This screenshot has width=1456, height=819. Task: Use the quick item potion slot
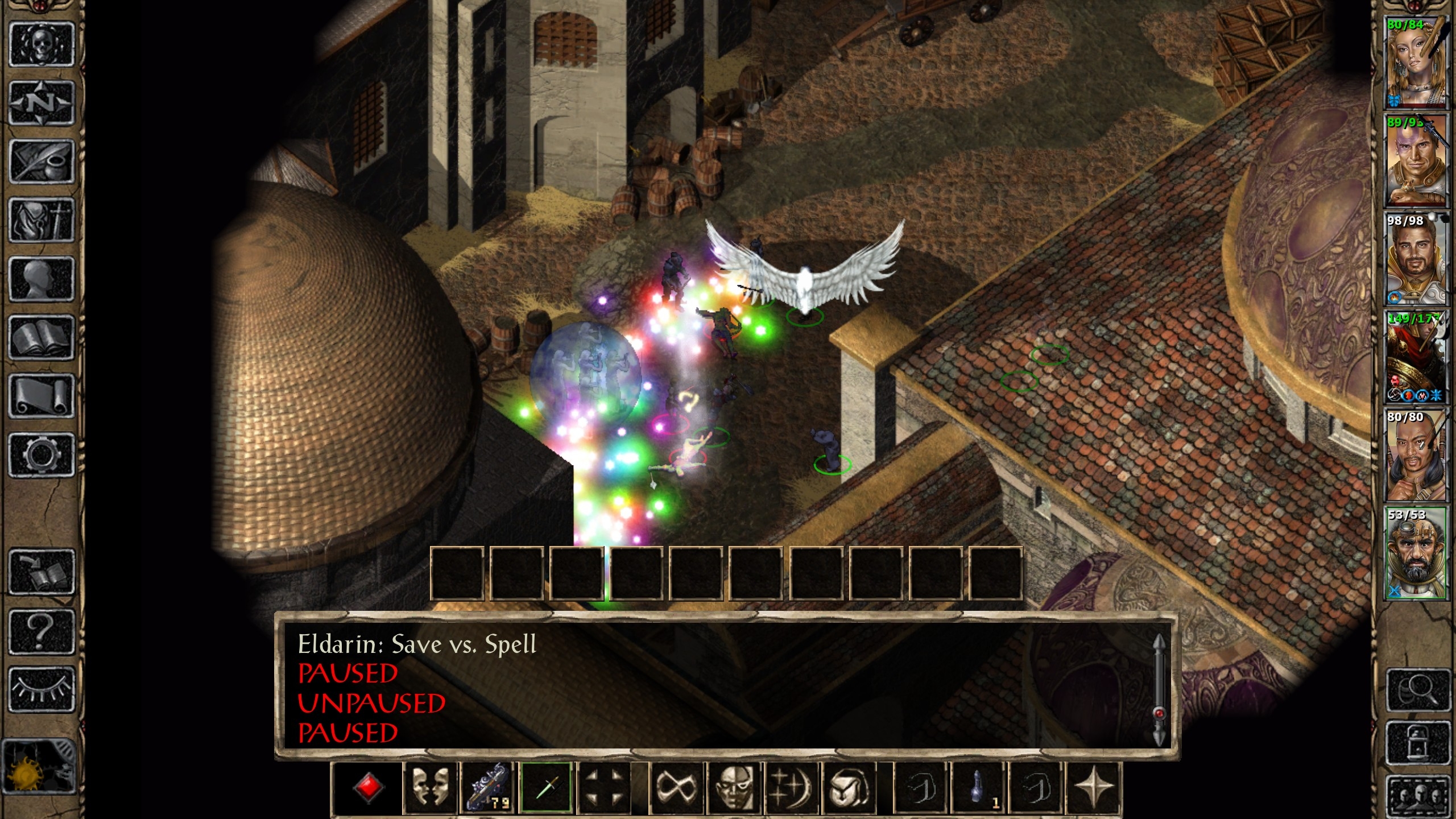[978, 788]
